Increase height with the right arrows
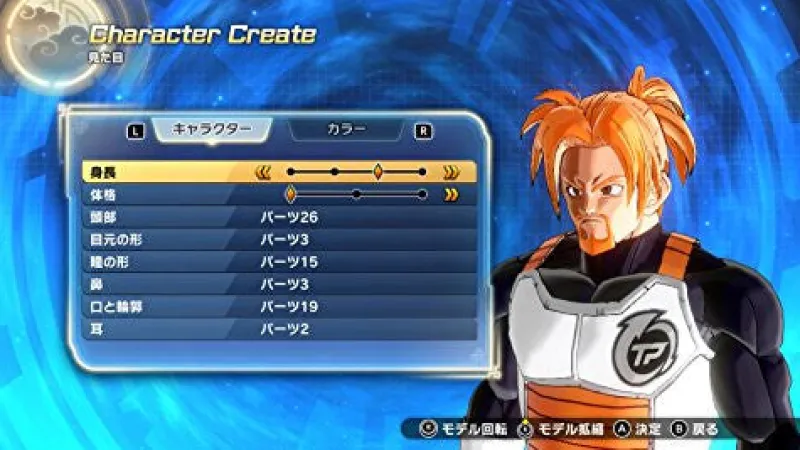800x450 pixels. [451, 172]
